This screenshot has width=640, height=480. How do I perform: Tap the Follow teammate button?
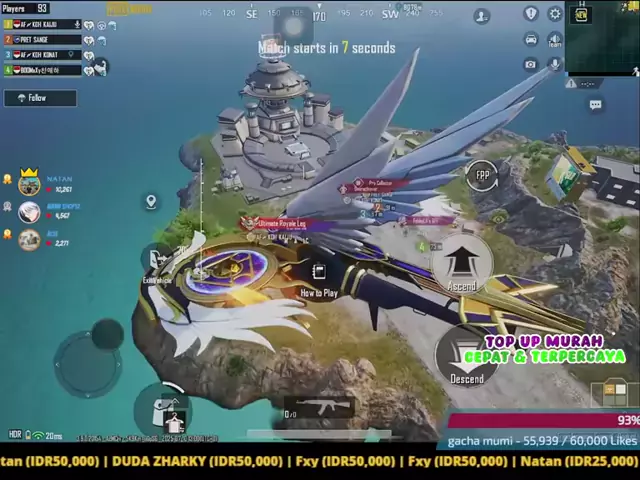[40, 98]
